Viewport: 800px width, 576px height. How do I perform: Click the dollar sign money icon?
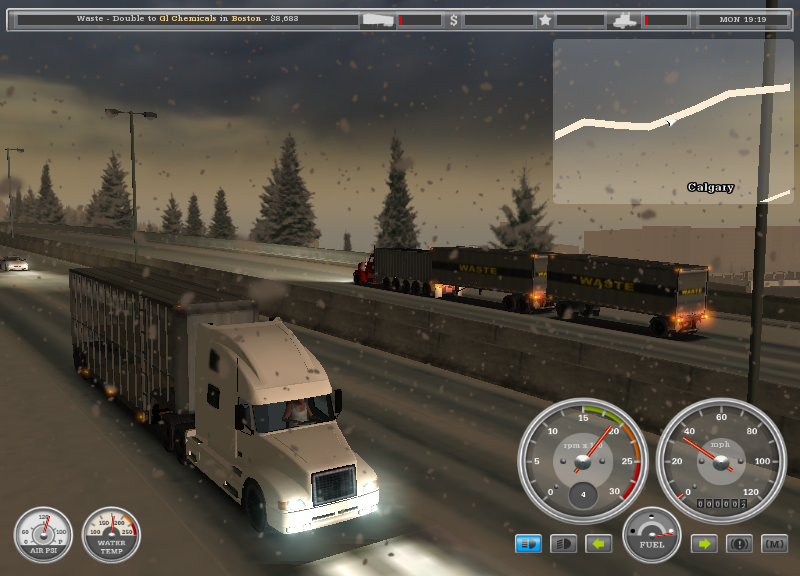pyautogui.click(x=454, y=19)
